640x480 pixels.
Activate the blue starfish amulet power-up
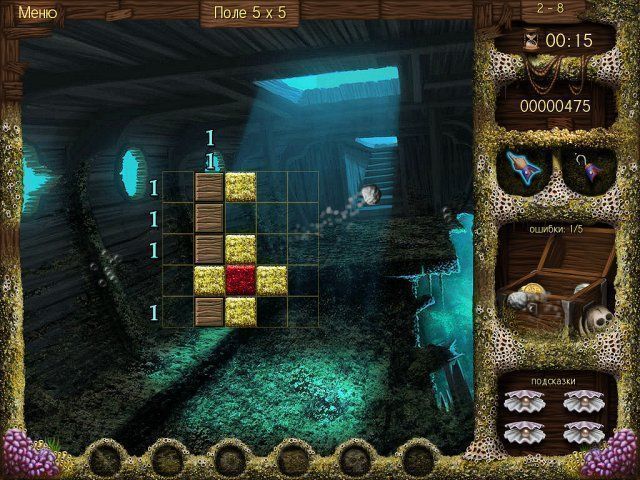[x=525, y=166]
